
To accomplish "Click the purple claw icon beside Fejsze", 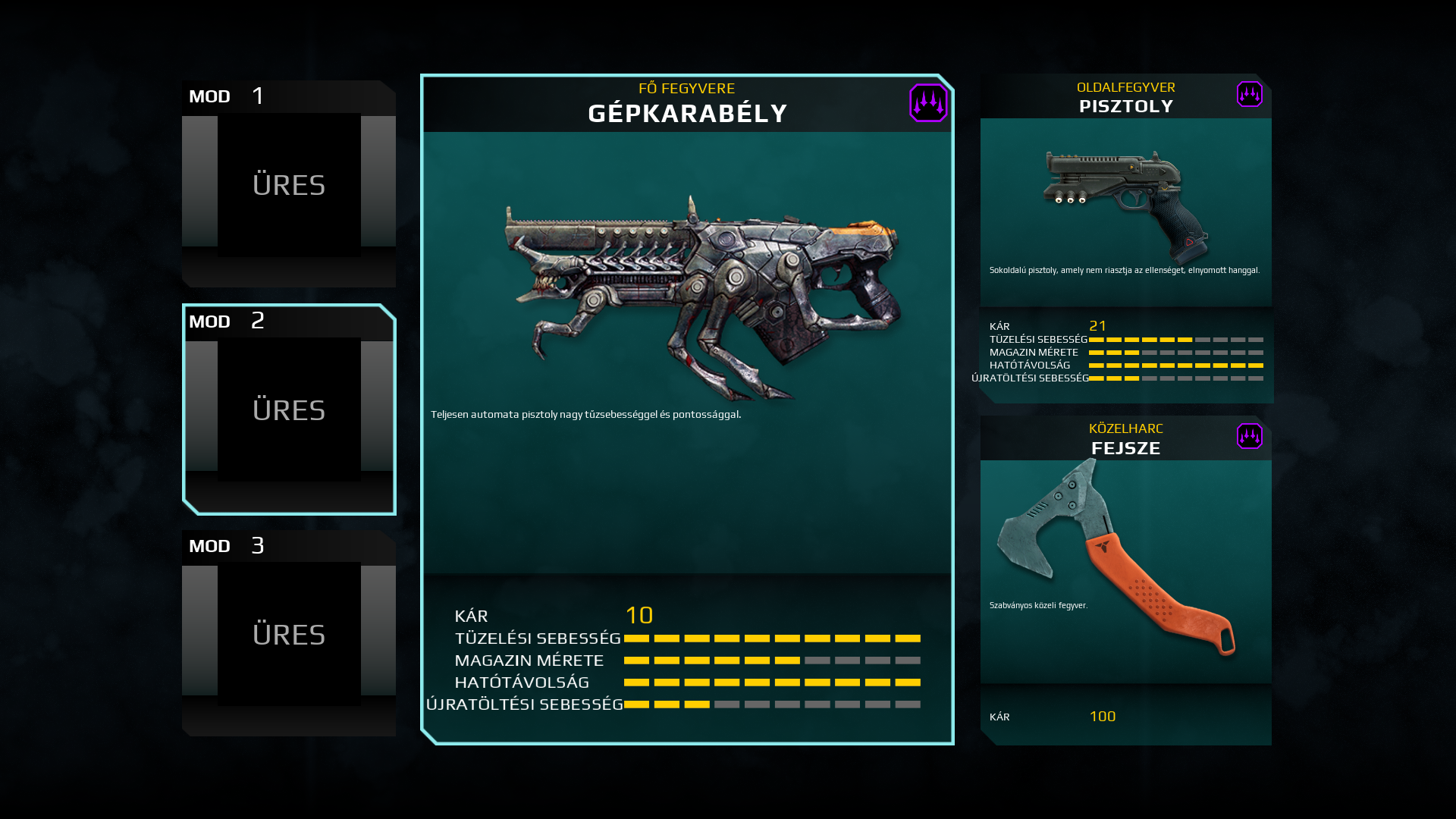I will (x=1249, y=436).
